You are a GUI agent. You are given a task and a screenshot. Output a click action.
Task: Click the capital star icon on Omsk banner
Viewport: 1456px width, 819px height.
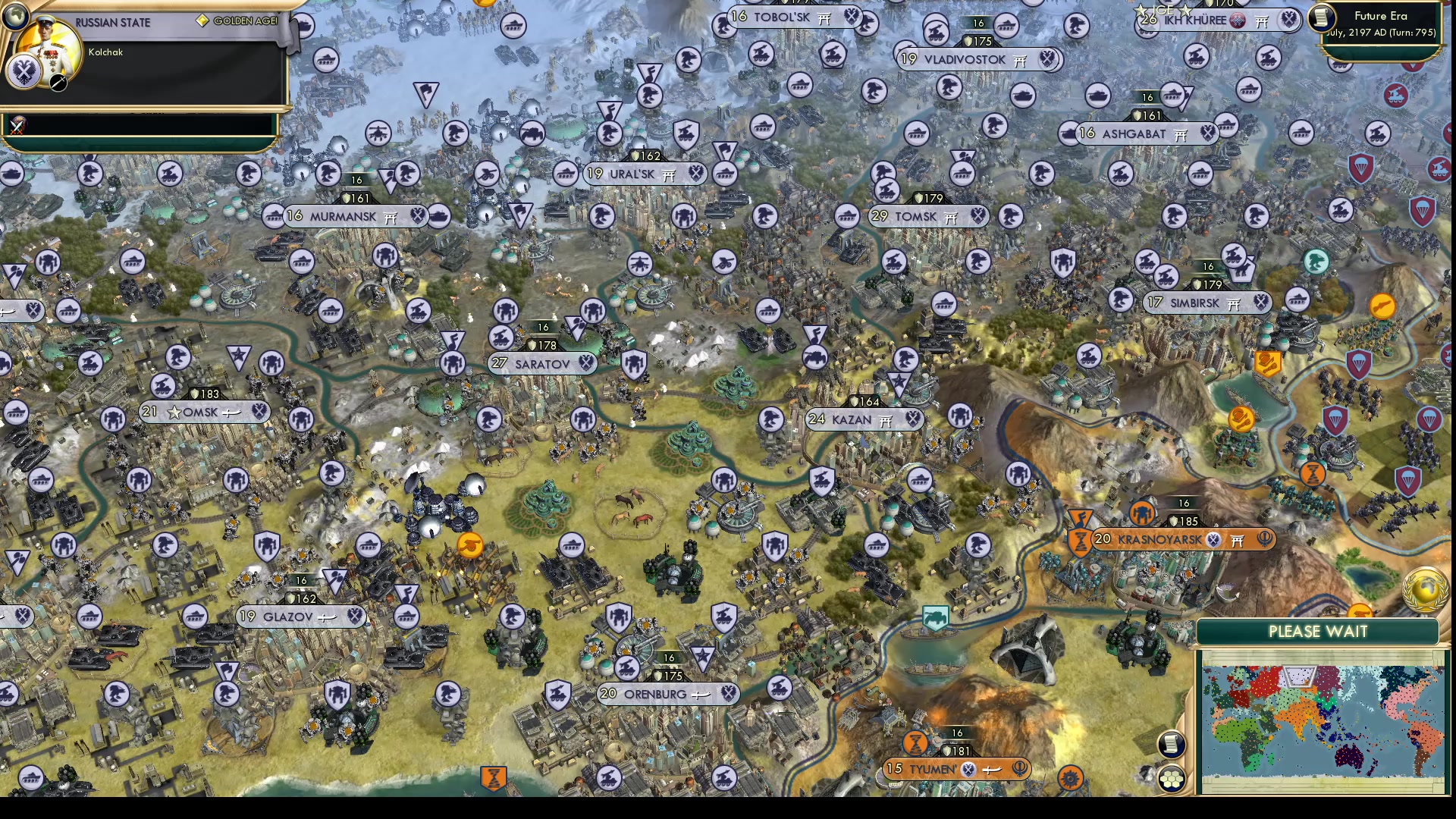click(174, 412)
